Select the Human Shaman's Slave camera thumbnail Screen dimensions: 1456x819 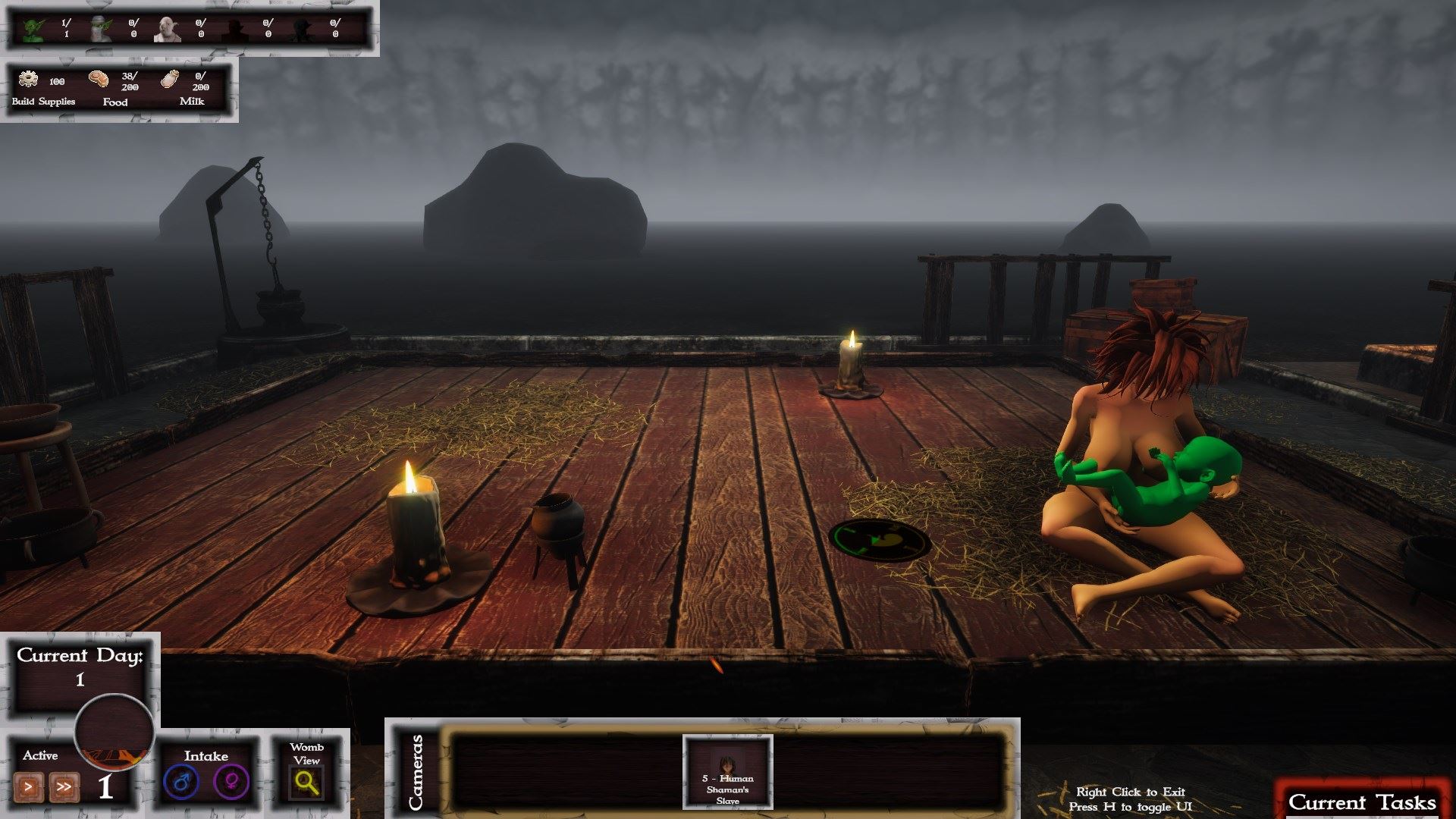click(x=727, y=771)
